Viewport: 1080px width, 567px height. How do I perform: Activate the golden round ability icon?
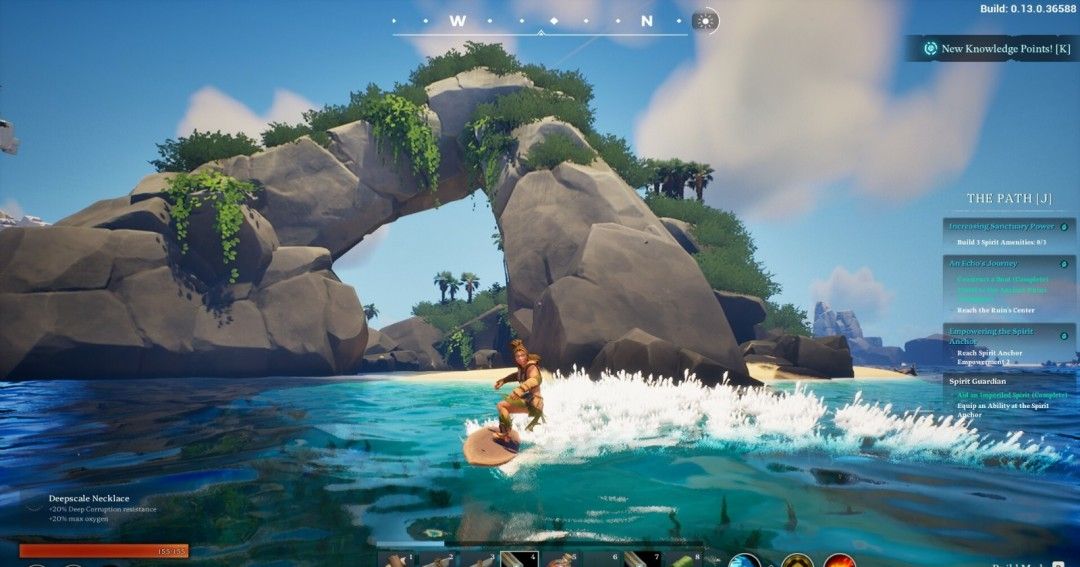tap(797, 561)
